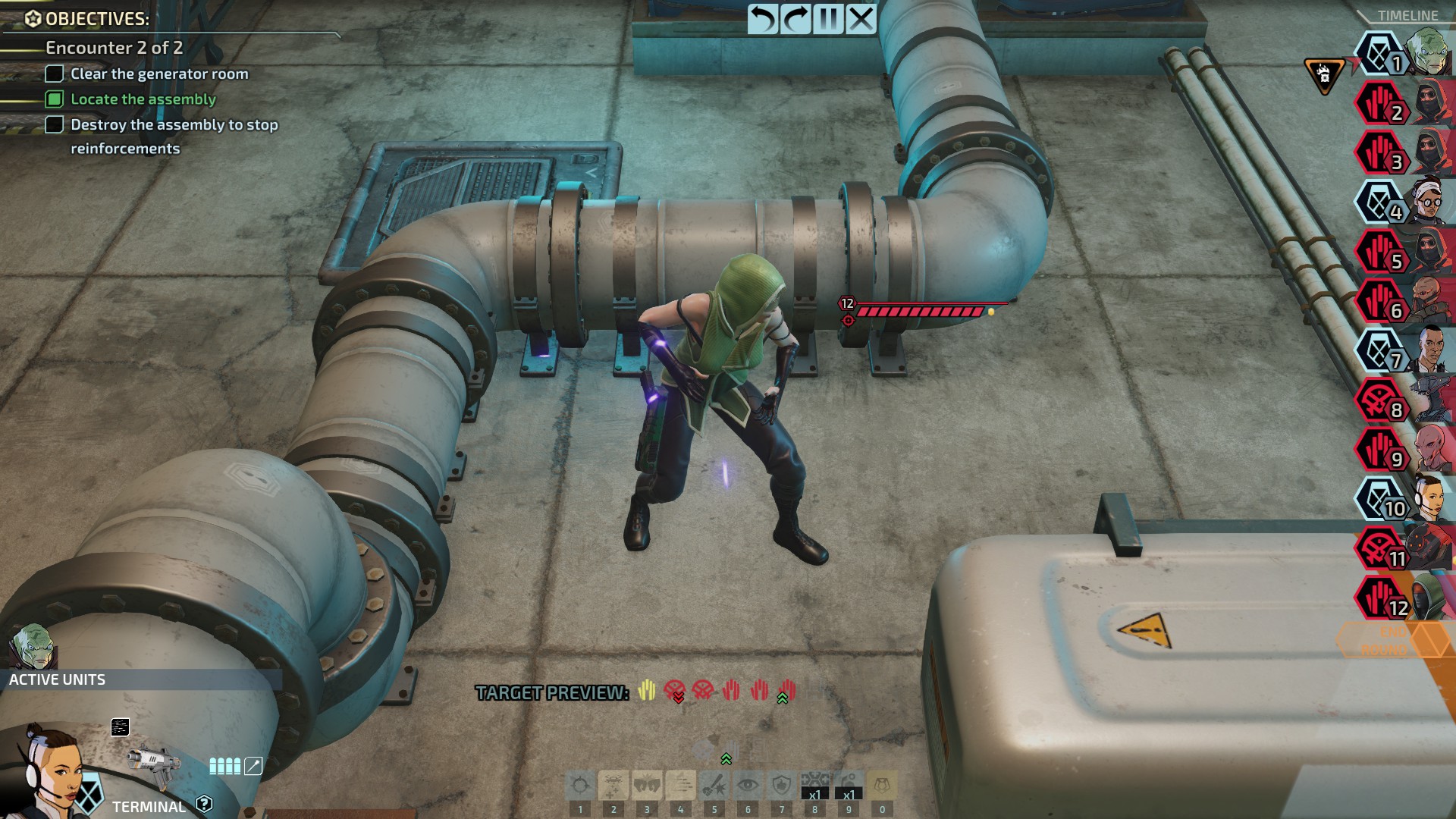The image size is (1456, 819).
Task: Close the cinematic with the X button
Action: tap(861, 19)
